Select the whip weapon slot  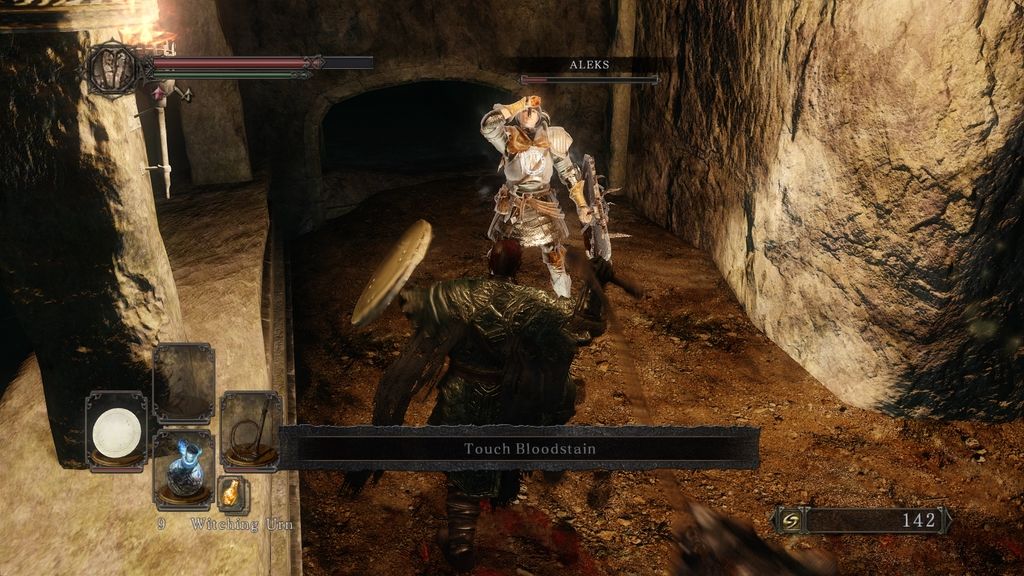[250, 431]
